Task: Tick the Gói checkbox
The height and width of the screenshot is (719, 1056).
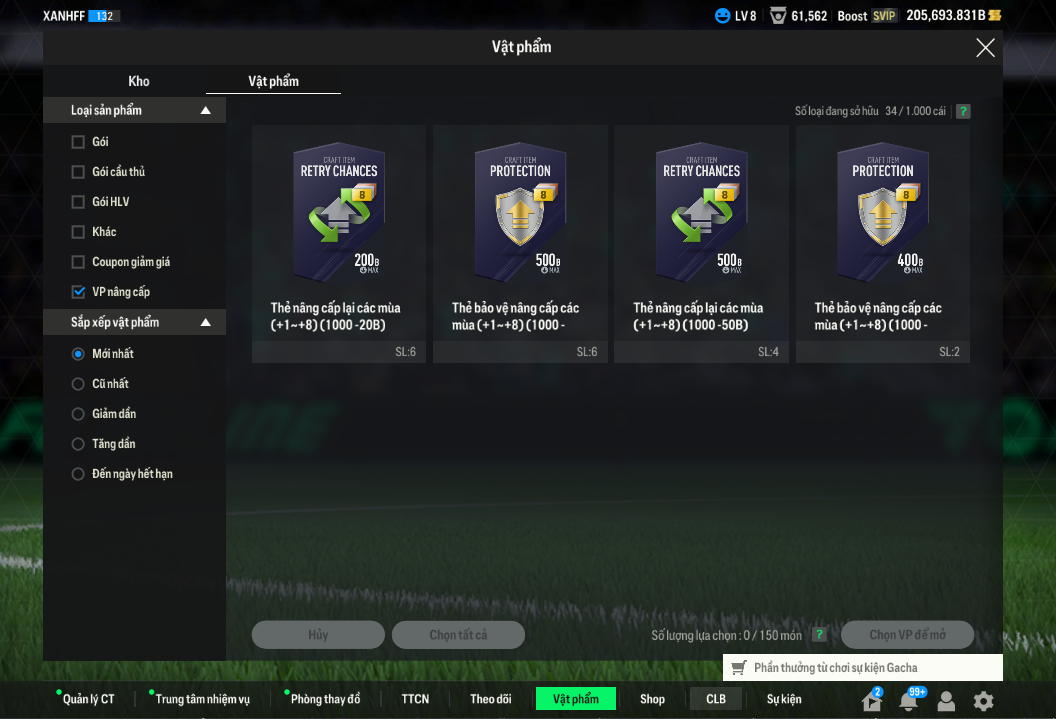Action: pos(78,142)
